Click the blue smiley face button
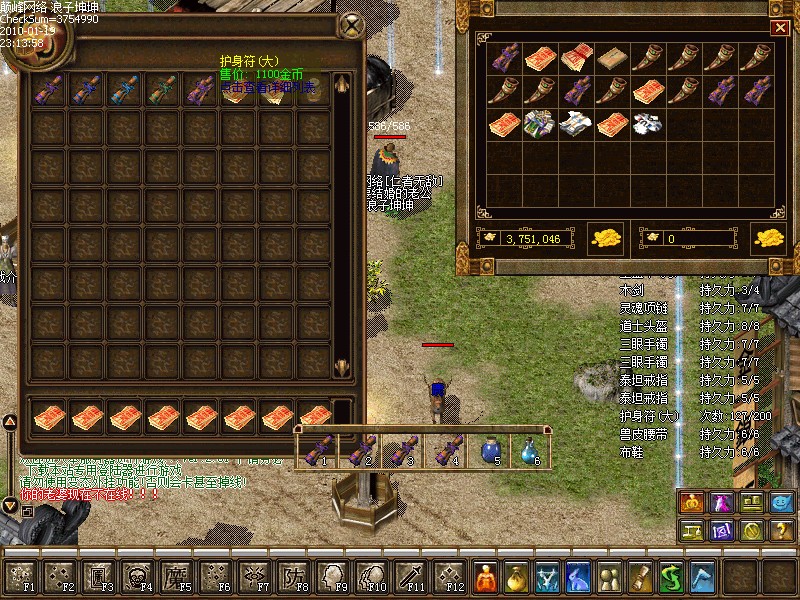The image size is (800, 600). [x=781, y=503]
